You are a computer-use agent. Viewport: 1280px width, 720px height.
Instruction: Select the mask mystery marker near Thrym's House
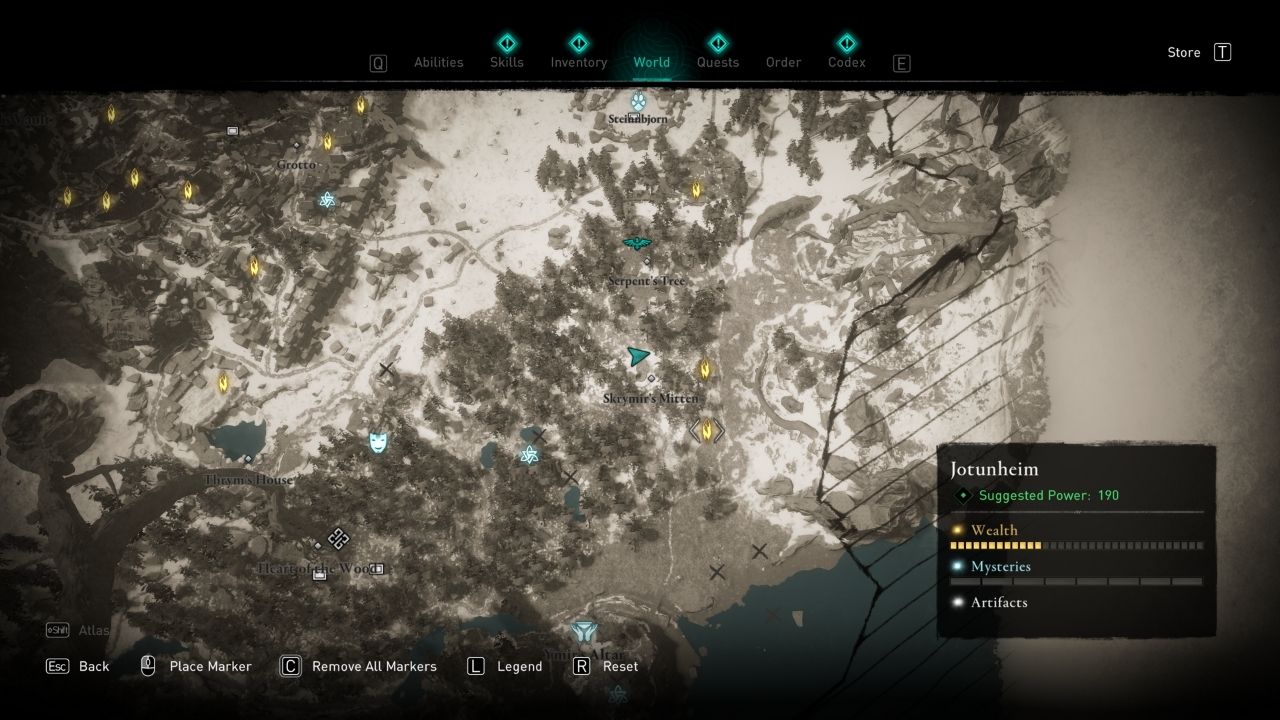tap(378, 441)
